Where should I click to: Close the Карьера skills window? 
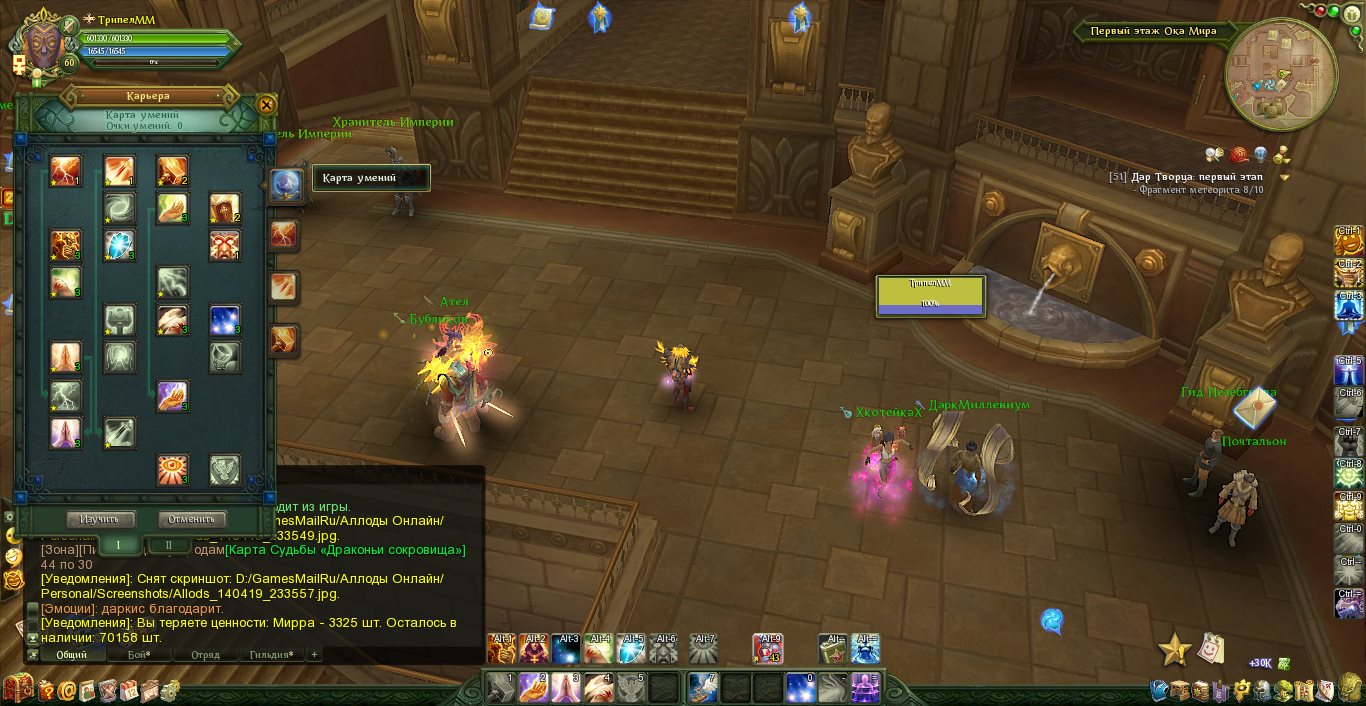point(266,104)
